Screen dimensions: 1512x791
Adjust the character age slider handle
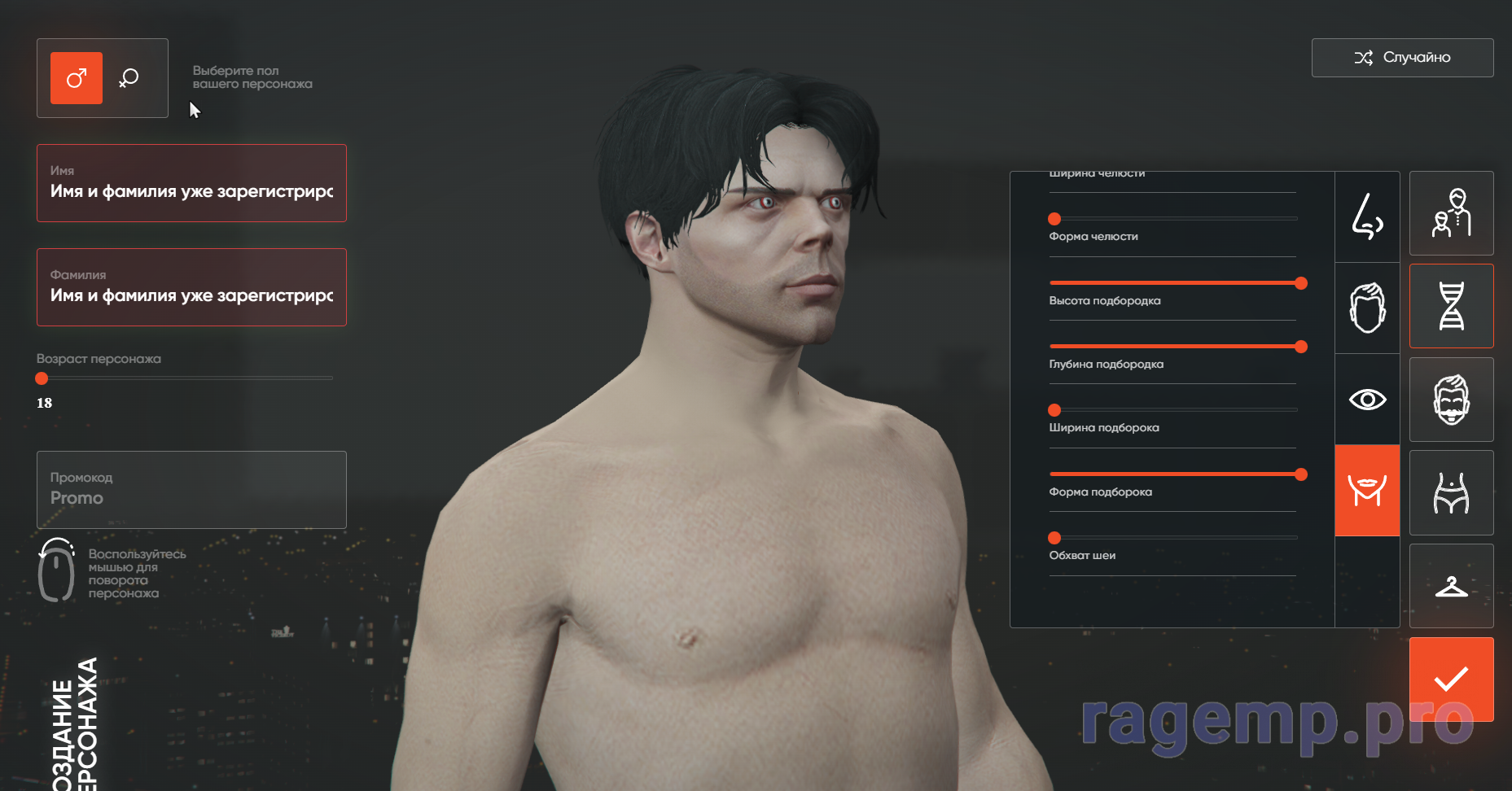tap(42, 378)
